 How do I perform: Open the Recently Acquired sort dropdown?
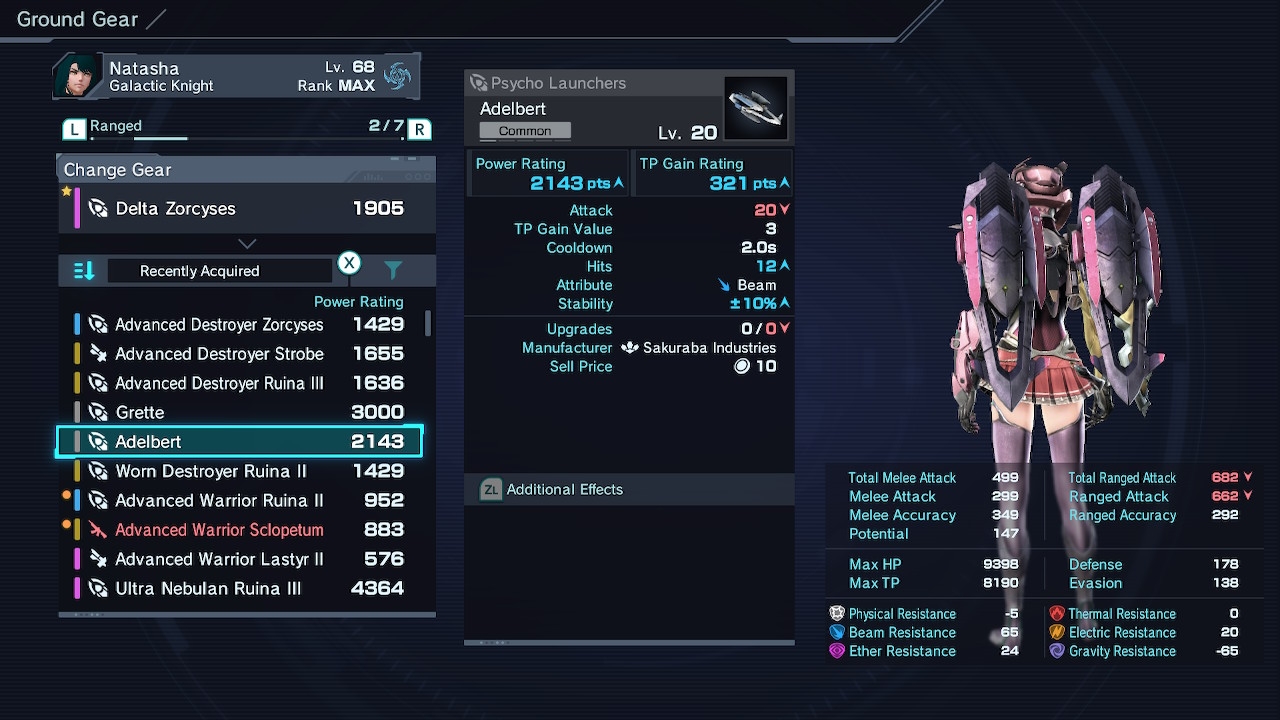pyautogui.click(x=219, y=271)
